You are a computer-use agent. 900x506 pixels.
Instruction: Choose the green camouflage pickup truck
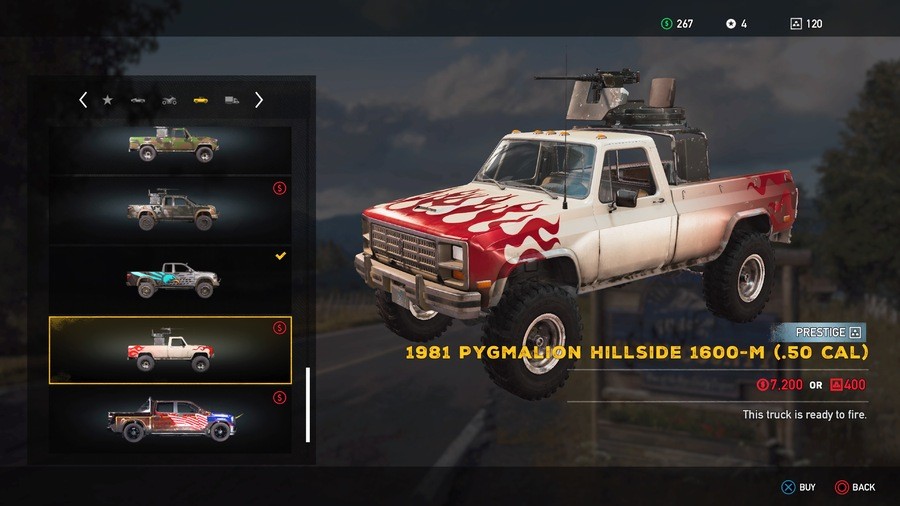171,145
